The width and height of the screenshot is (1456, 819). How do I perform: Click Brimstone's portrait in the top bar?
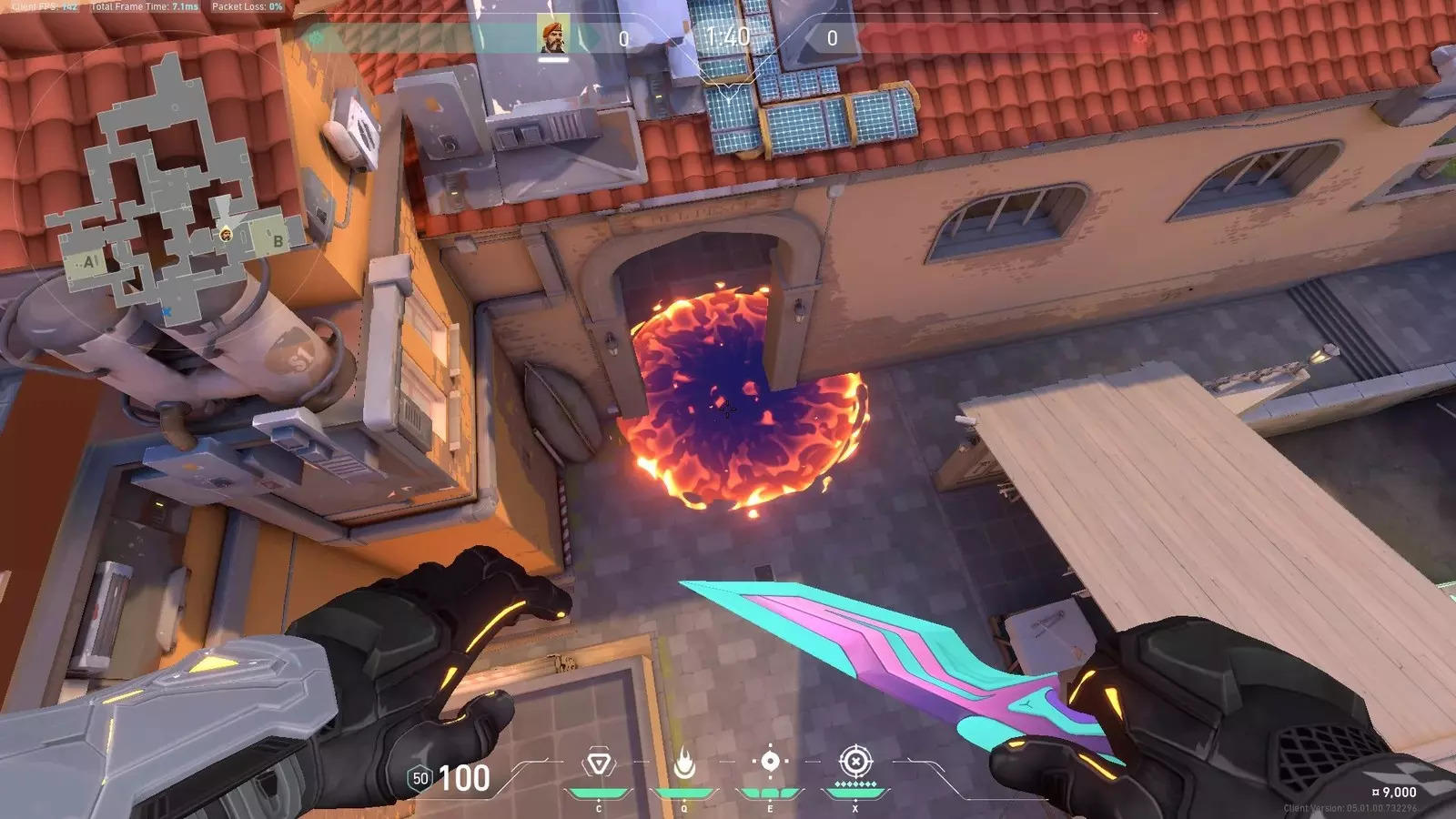(x=553, y=35)
